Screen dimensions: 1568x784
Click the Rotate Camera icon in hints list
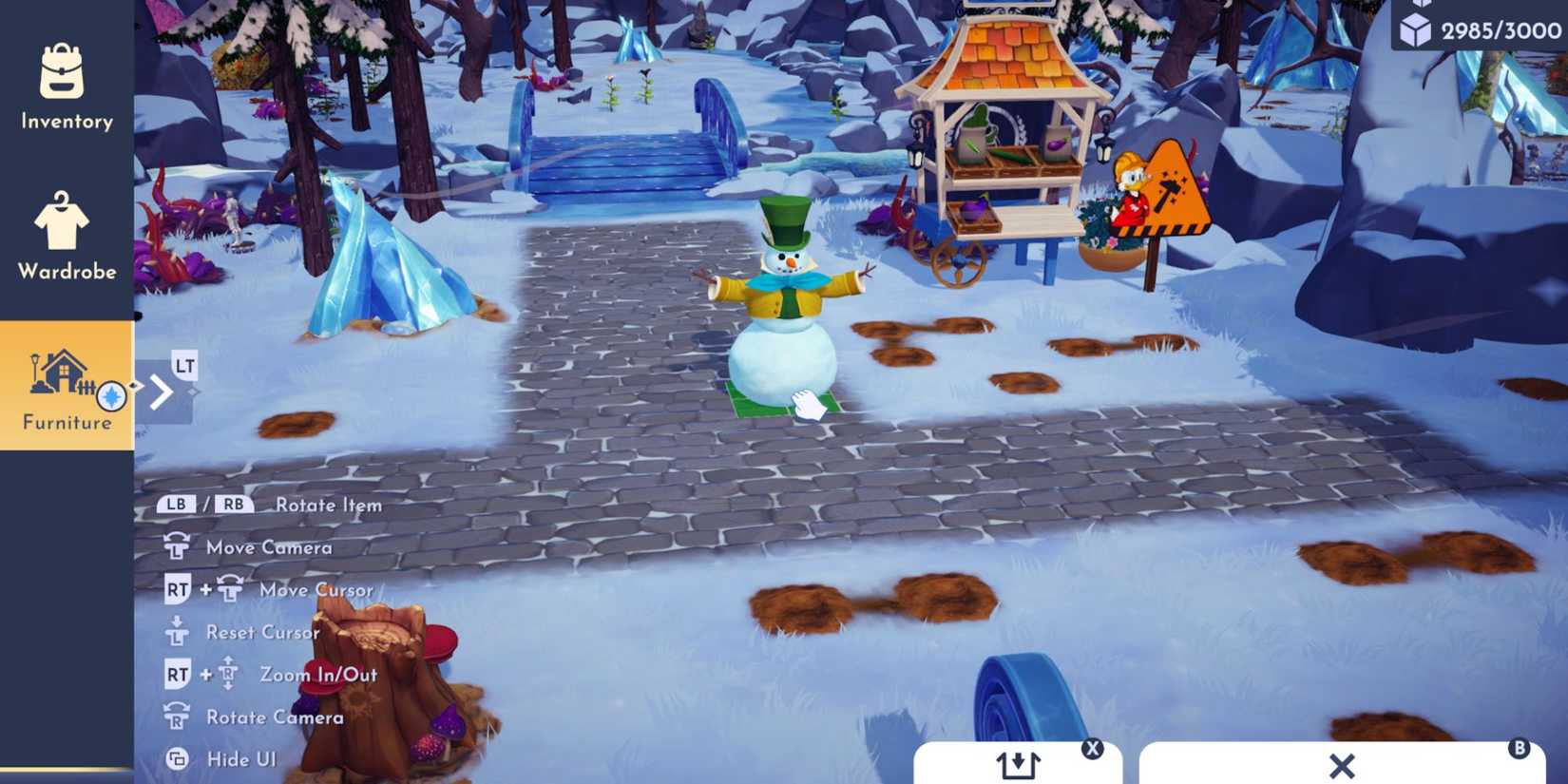[177, 716]
